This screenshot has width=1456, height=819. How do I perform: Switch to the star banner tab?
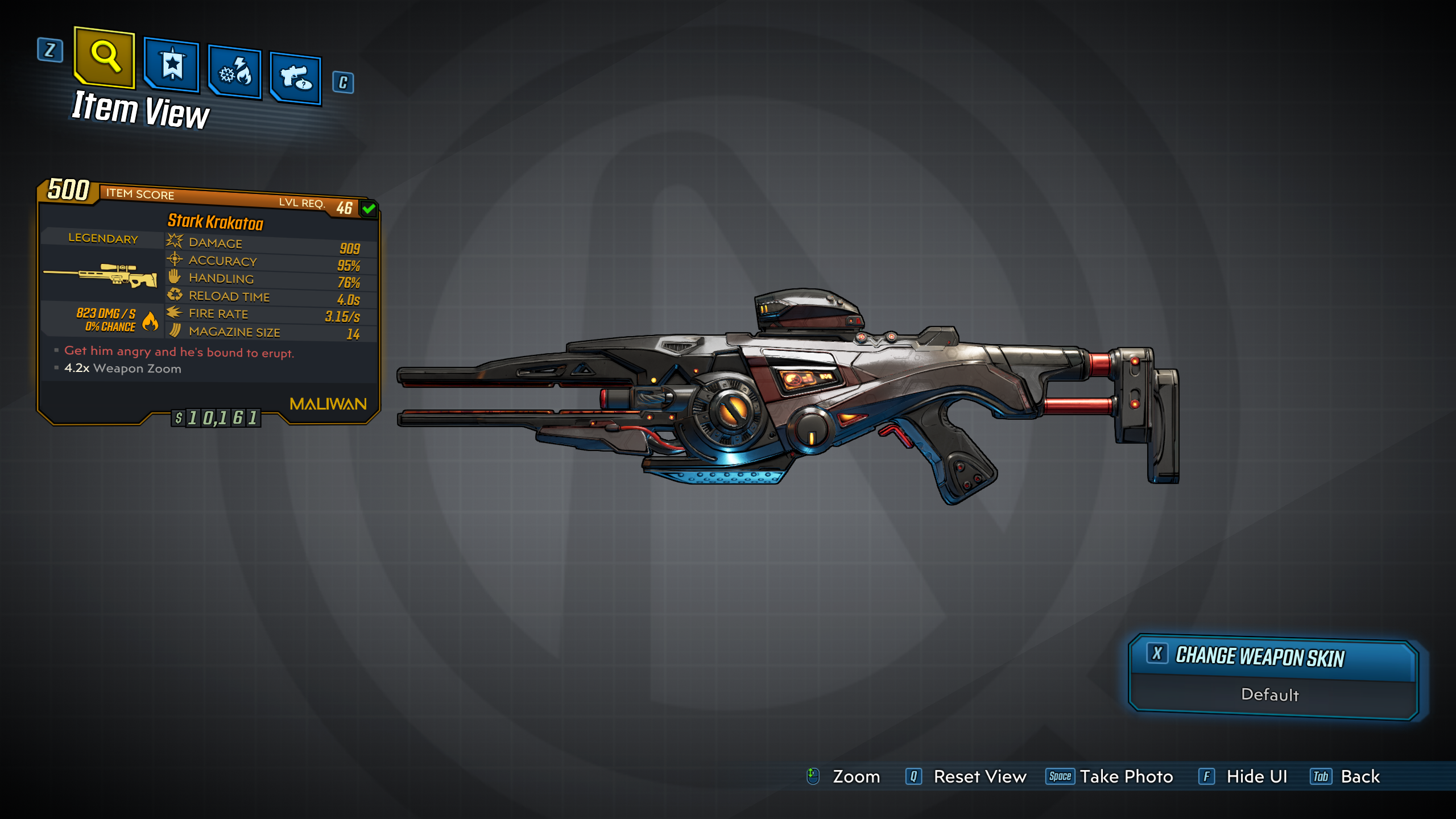coord(172,65)
